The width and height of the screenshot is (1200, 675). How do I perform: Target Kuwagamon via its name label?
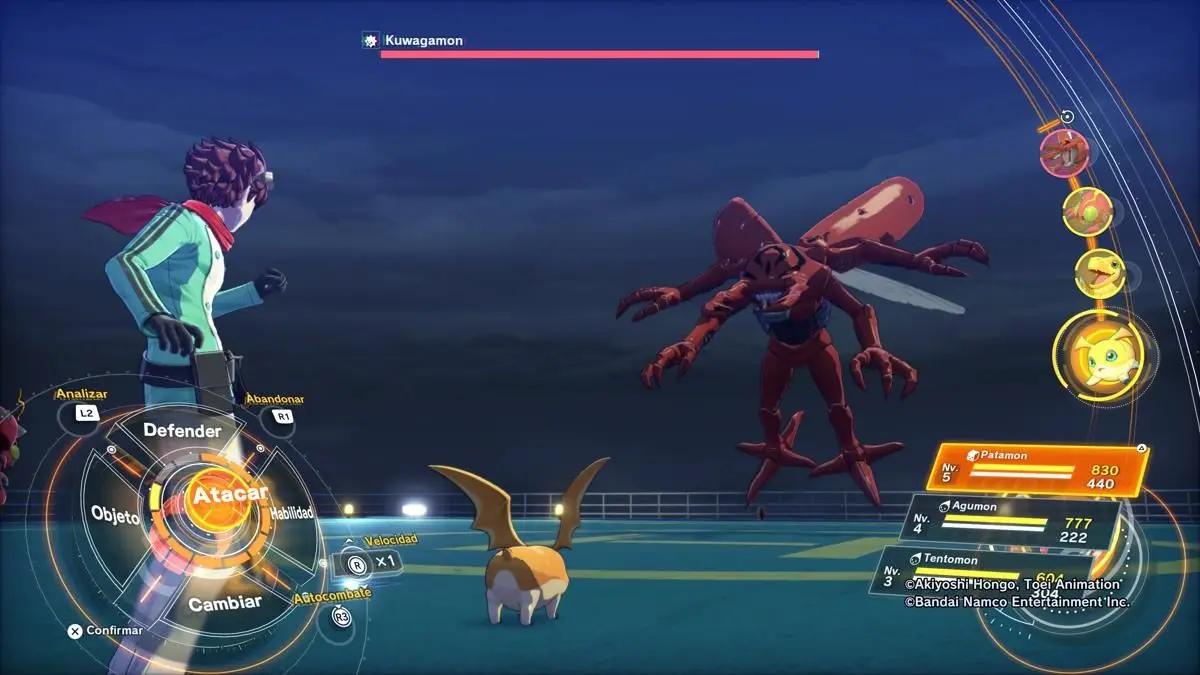(x=423, y=41)
